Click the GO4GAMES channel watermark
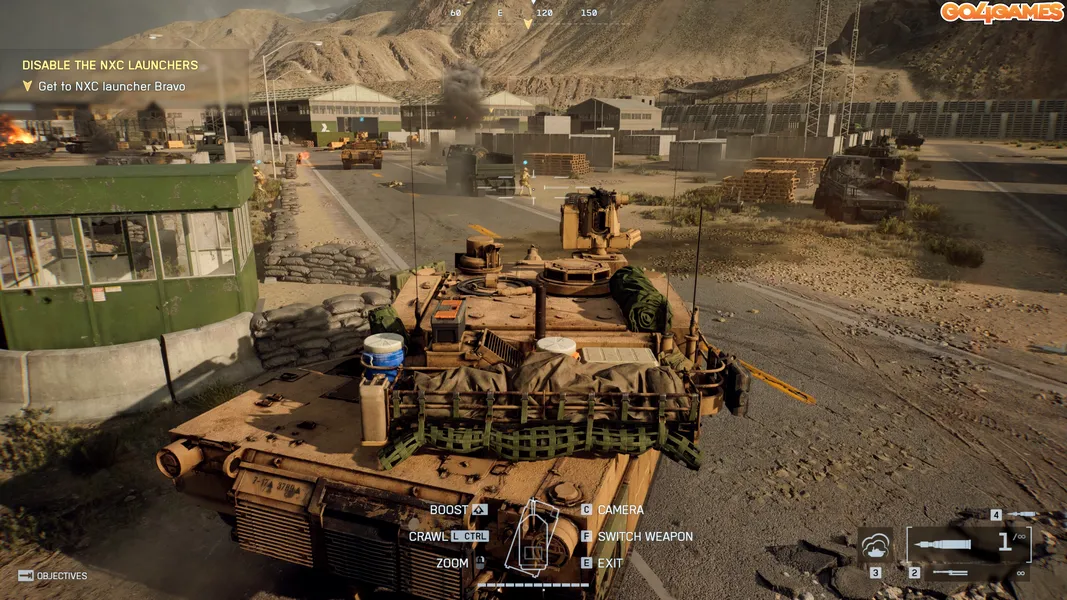The image size is (1067, 600). coord(1001,12)
